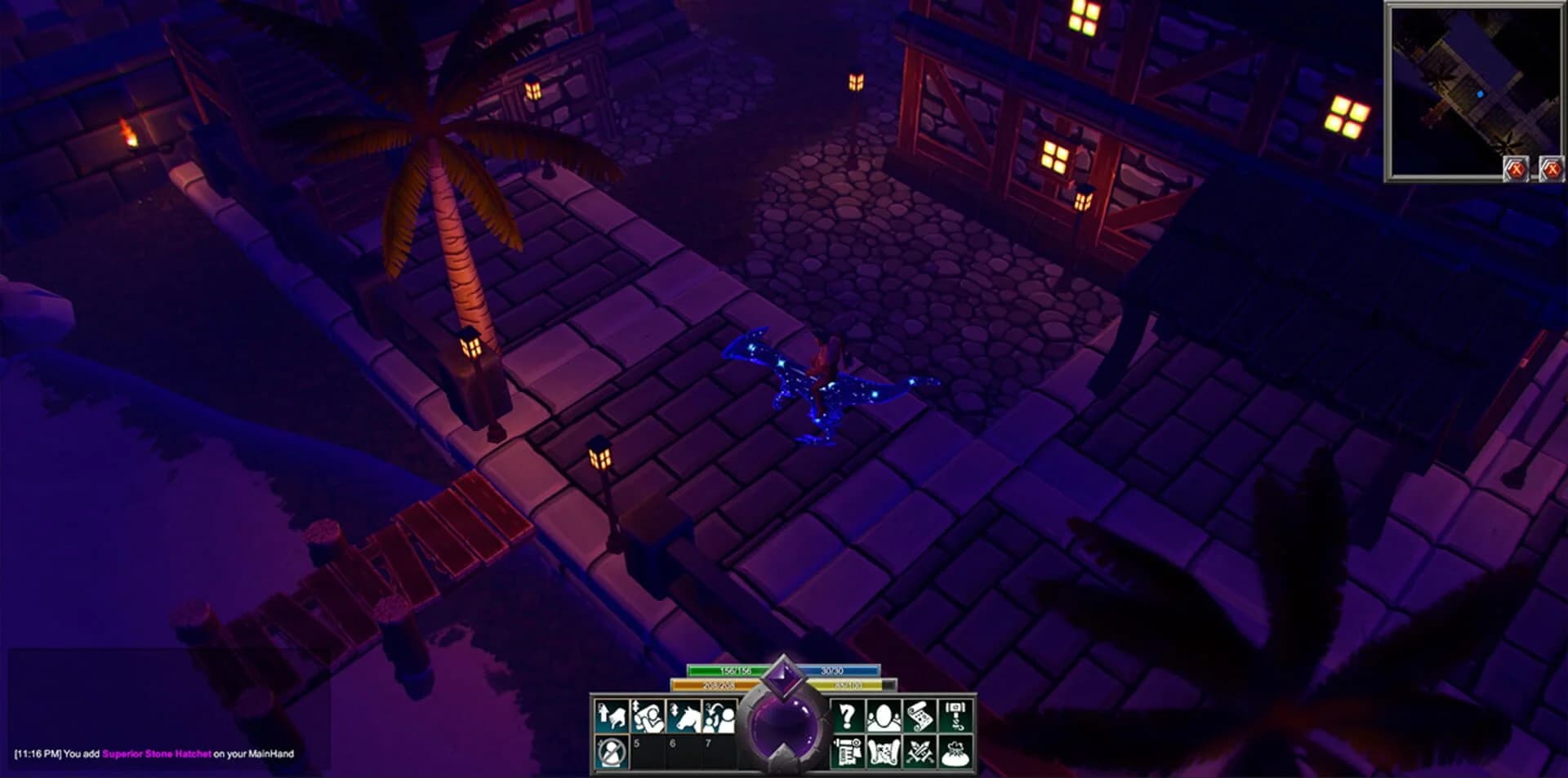Open the character sheet person icon

pos(883,717)
